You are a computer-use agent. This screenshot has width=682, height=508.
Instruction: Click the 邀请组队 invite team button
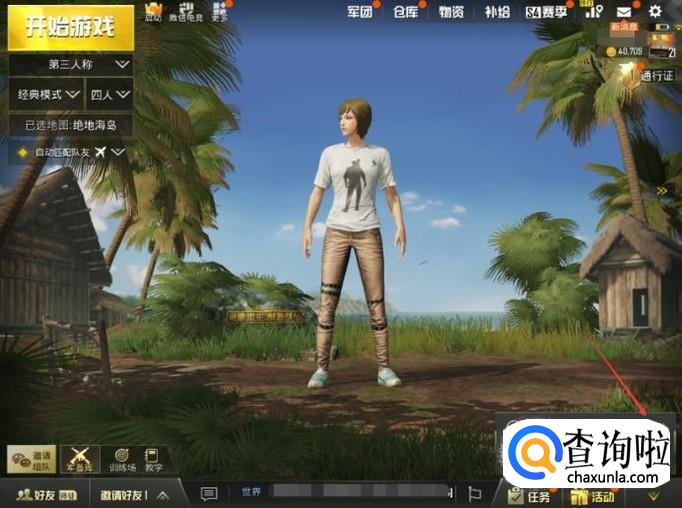31,459
